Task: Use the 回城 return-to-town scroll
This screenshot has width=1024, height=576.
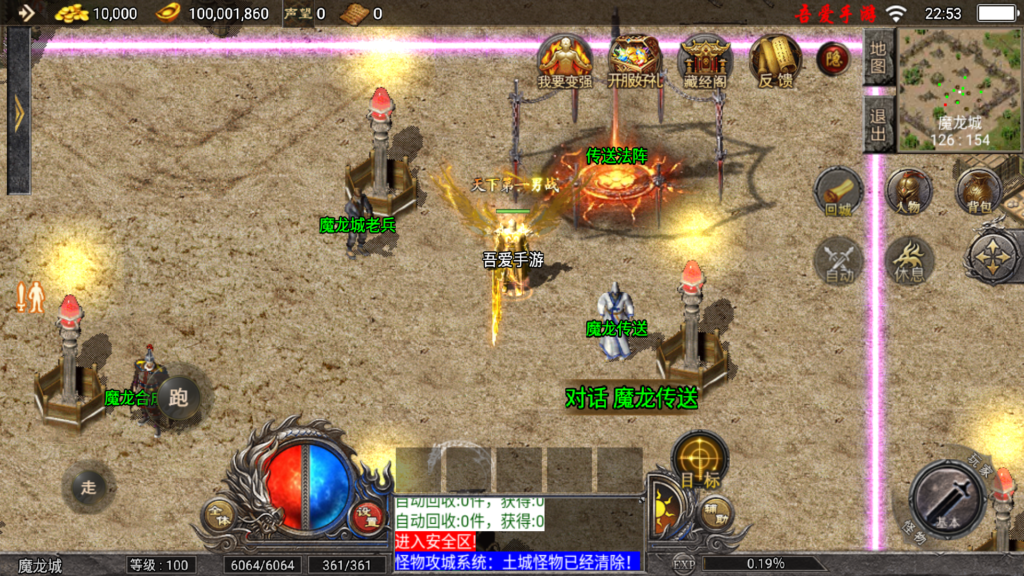Action: 838,192
